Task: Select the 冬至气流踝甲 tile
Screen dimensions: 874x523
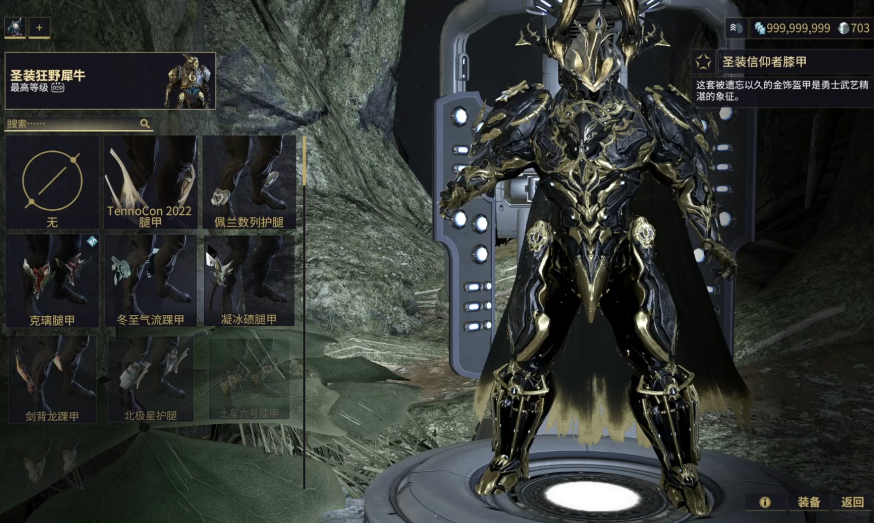Action: (x=152, y=281)
